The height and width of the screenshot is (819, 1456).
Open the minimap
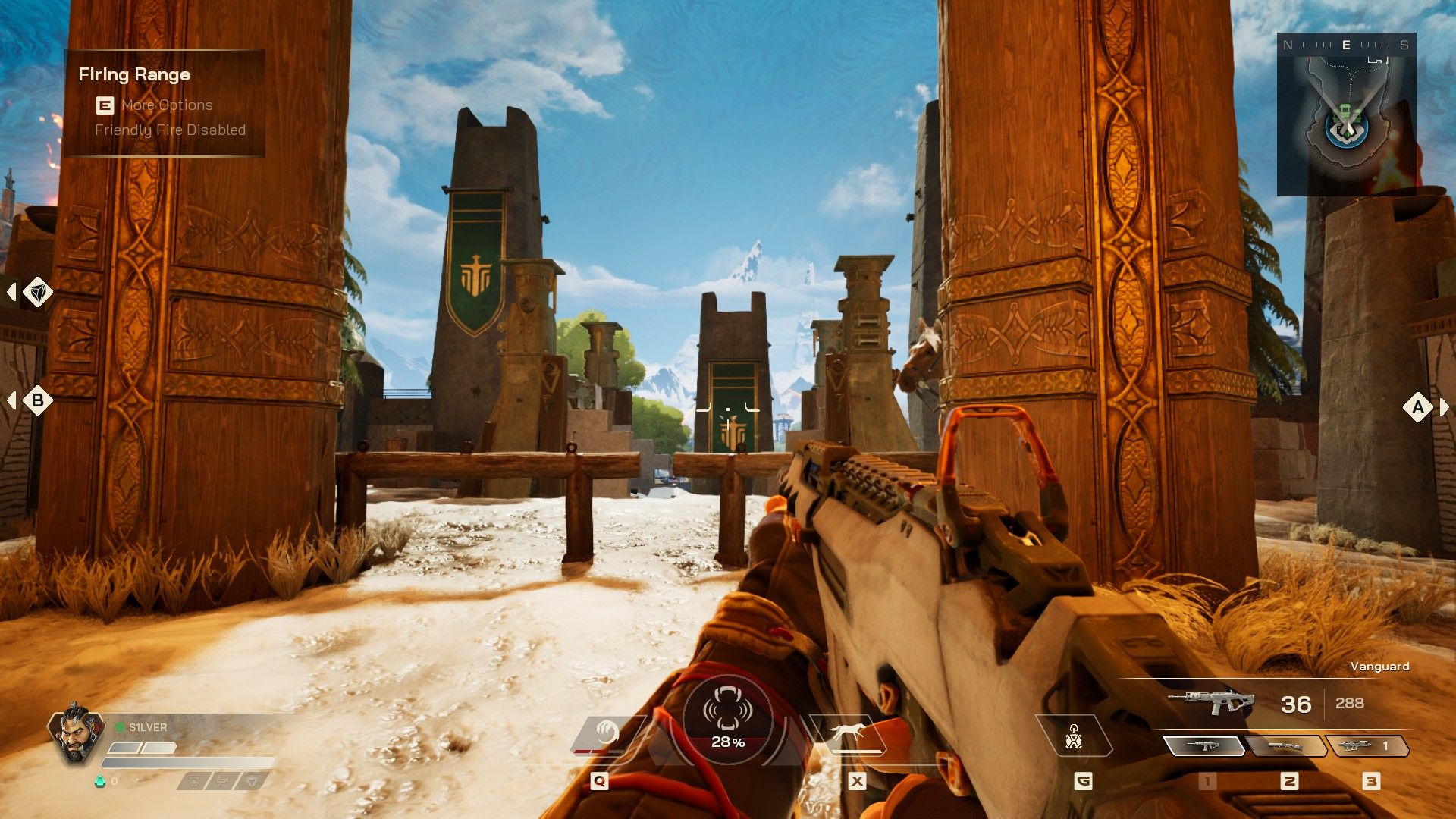pos(1346,115)
